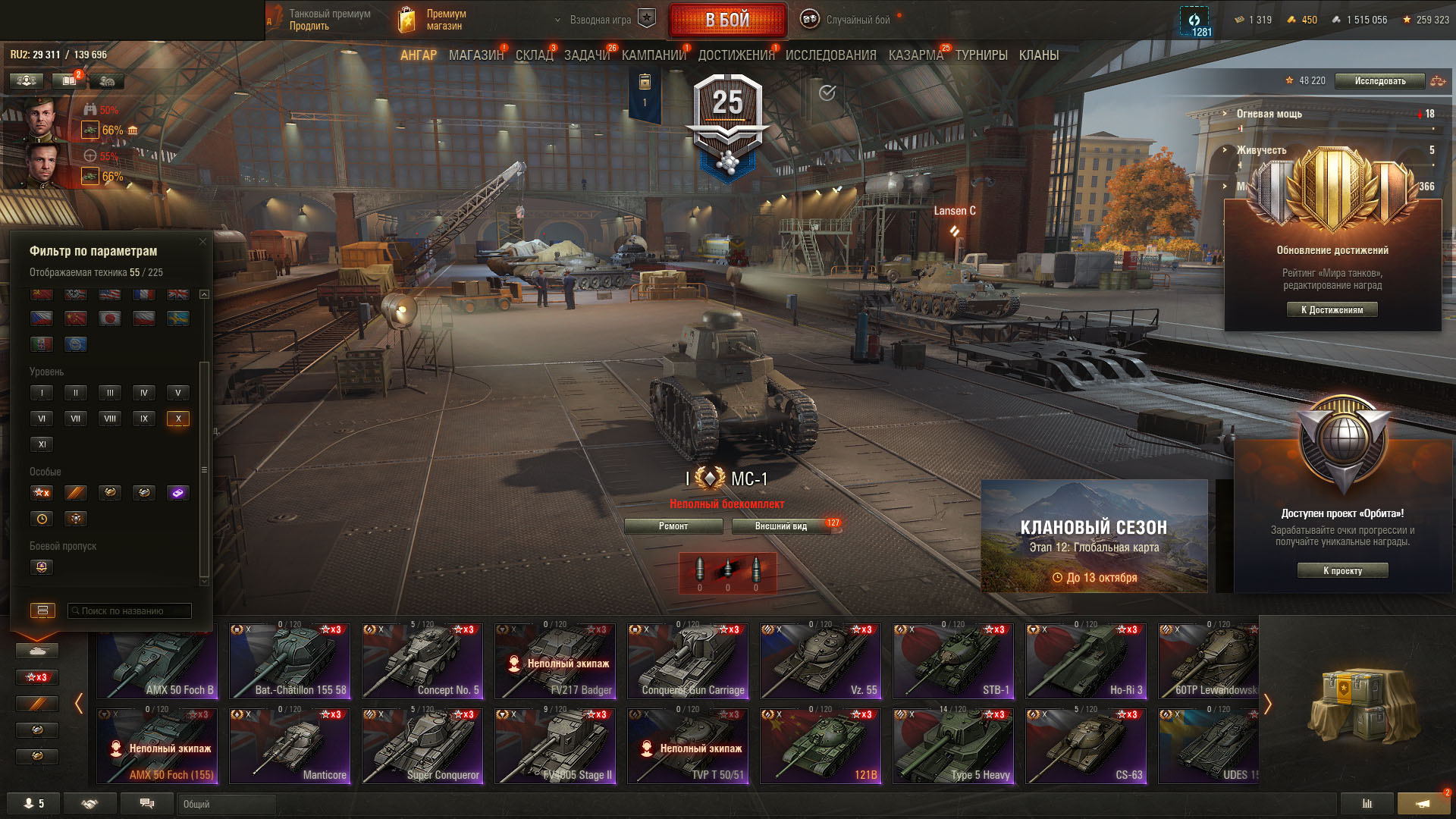Click the Ремонт button
Viewport: 1456px width, 819px height.
673,526
